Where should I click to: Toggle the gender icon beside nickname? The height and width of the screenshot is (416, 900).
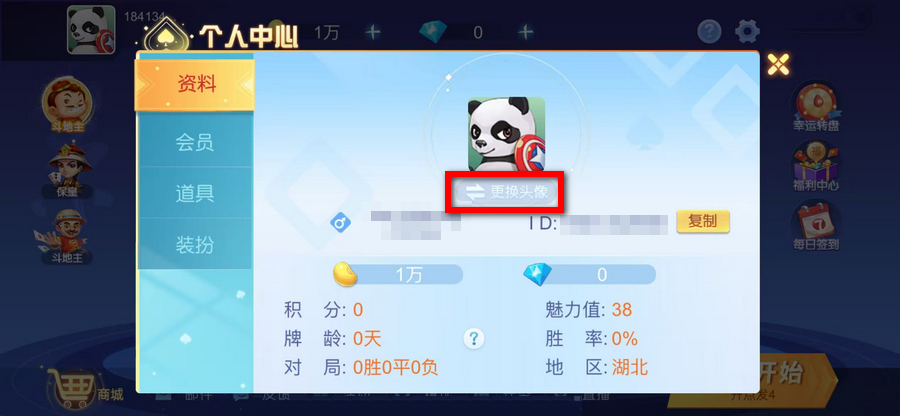[340, 222]
